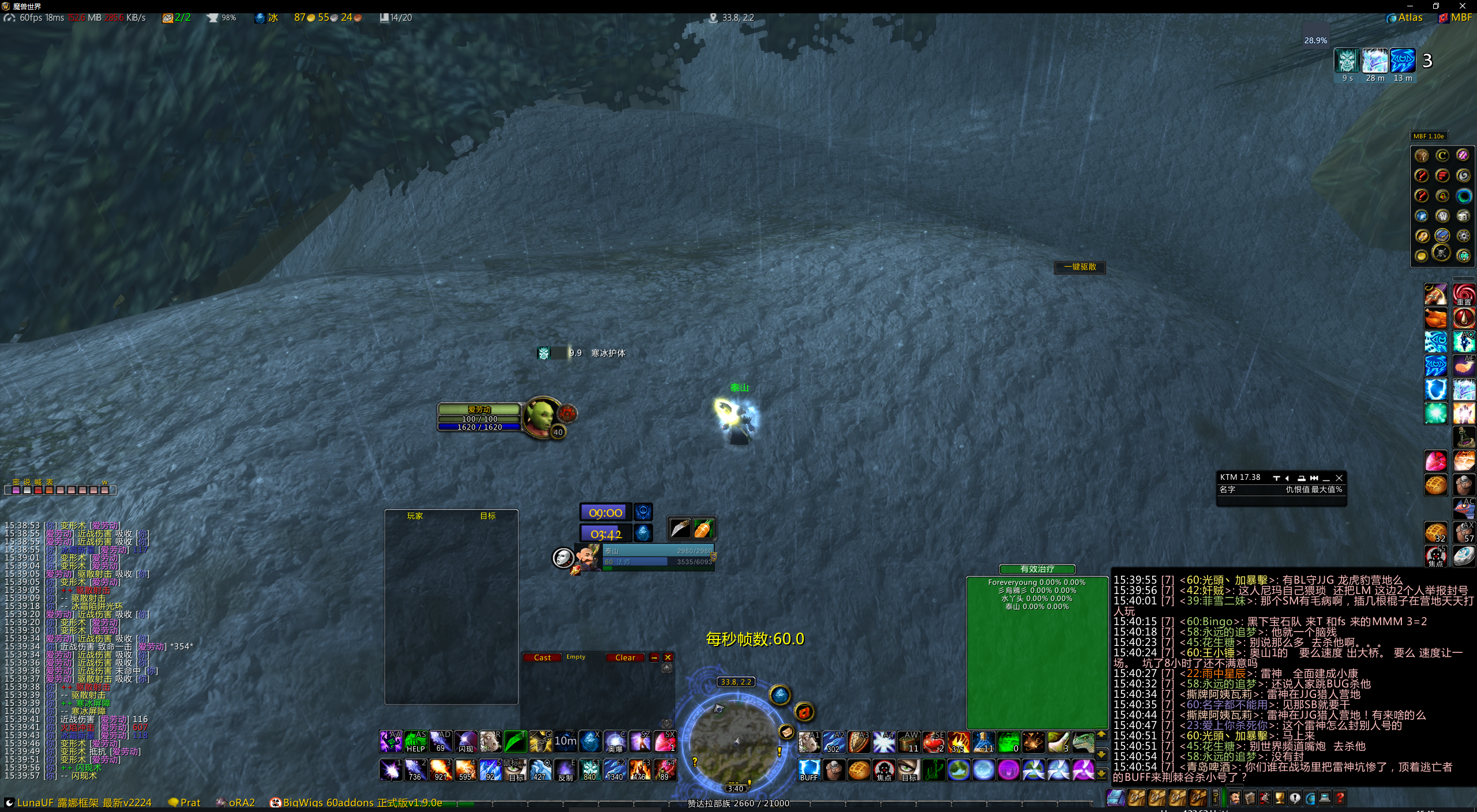Click the 一键驱散 dispel button
The image size is (1477, 812).
(x=1079, y=267)
